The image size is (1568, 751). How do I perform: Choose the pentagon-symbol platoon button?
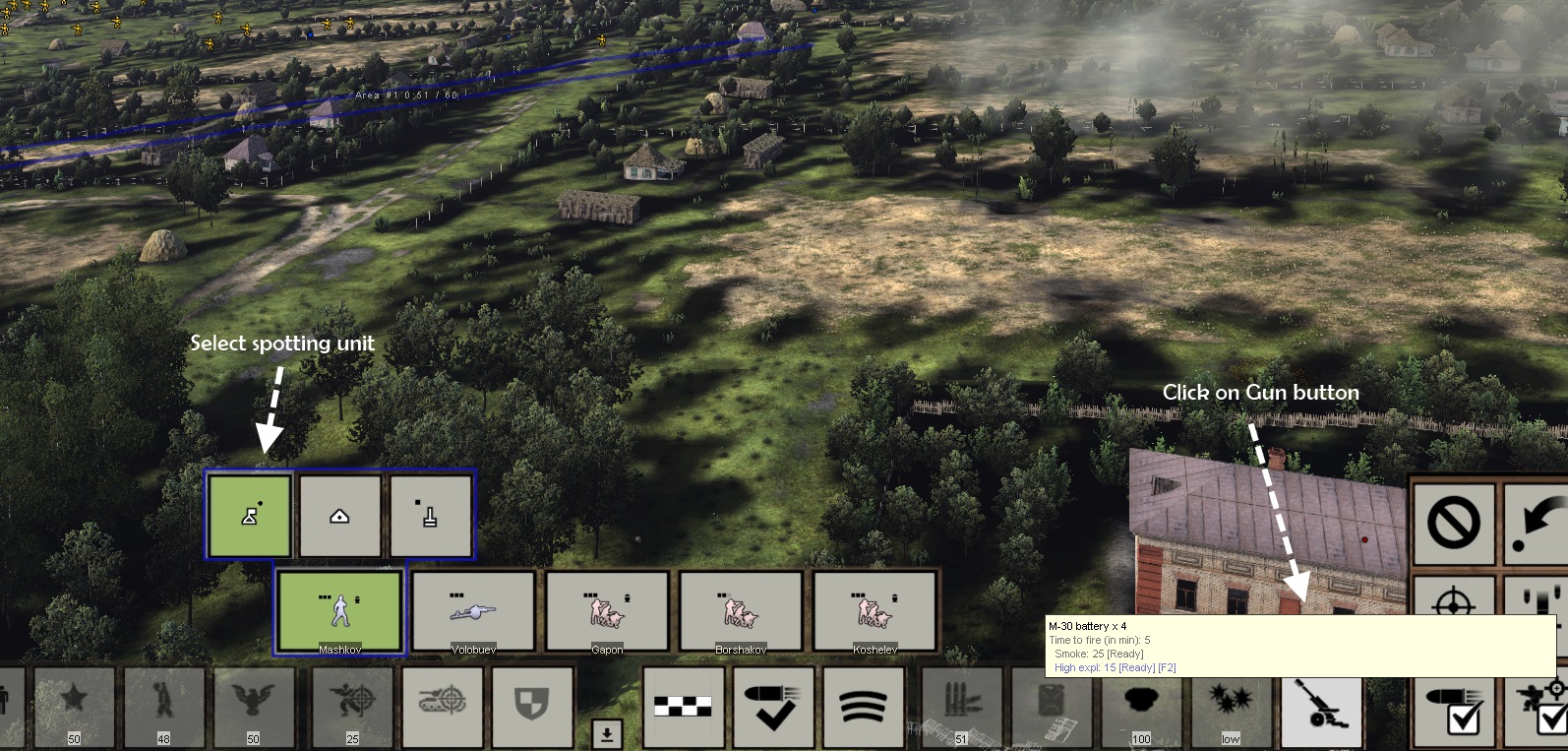339,516
